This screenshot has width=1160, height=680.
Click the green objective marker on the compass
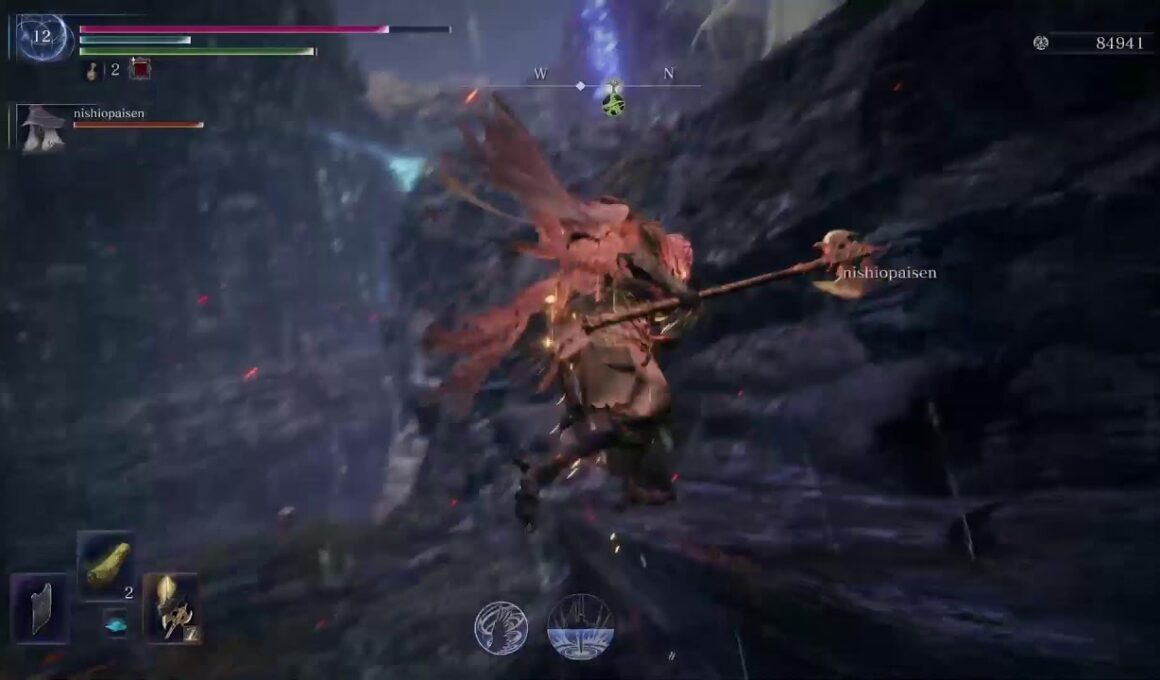pos(613,99)
